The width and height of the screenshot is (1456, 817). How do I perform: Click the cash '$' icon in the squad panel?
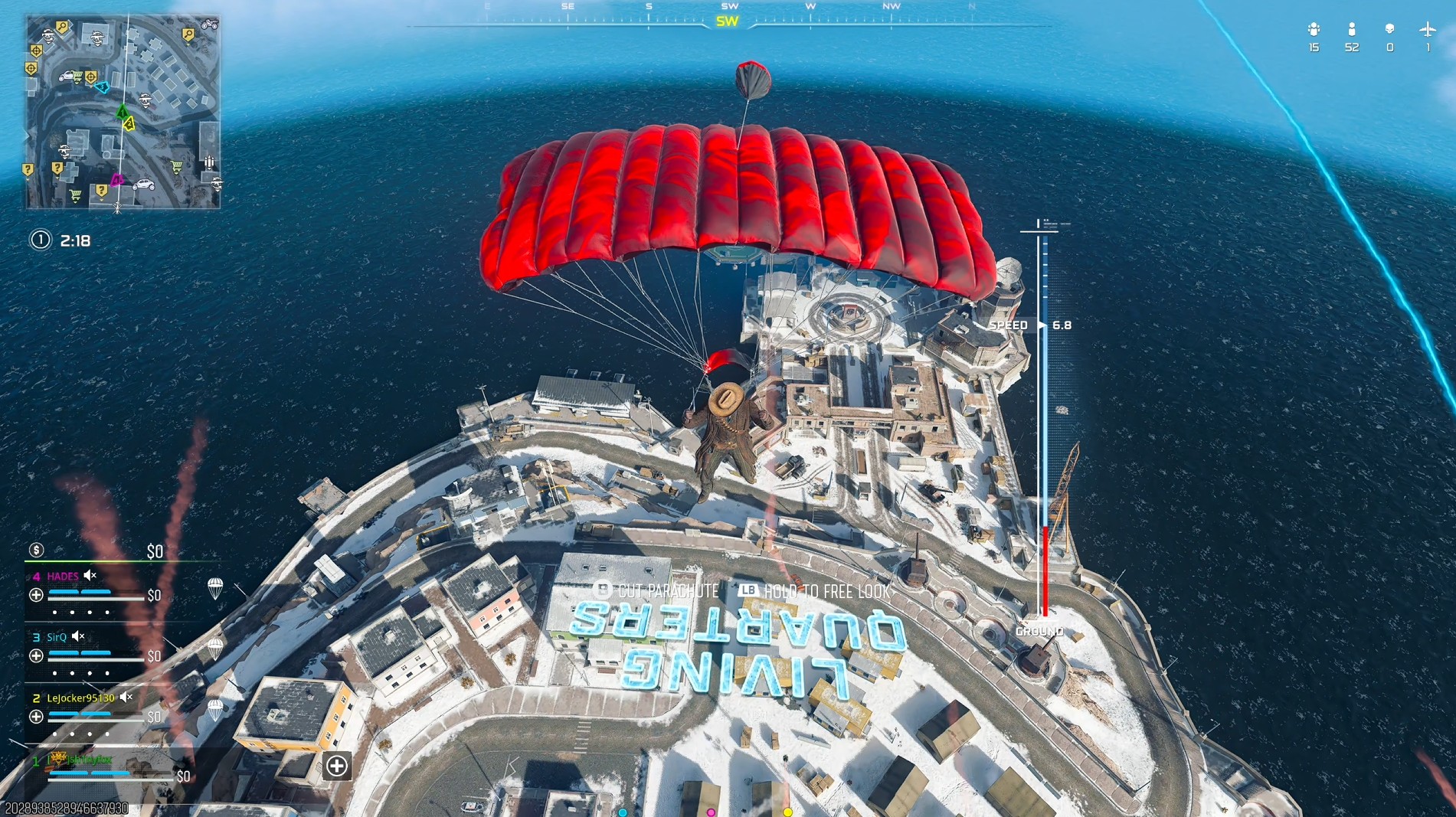point(35,548)
